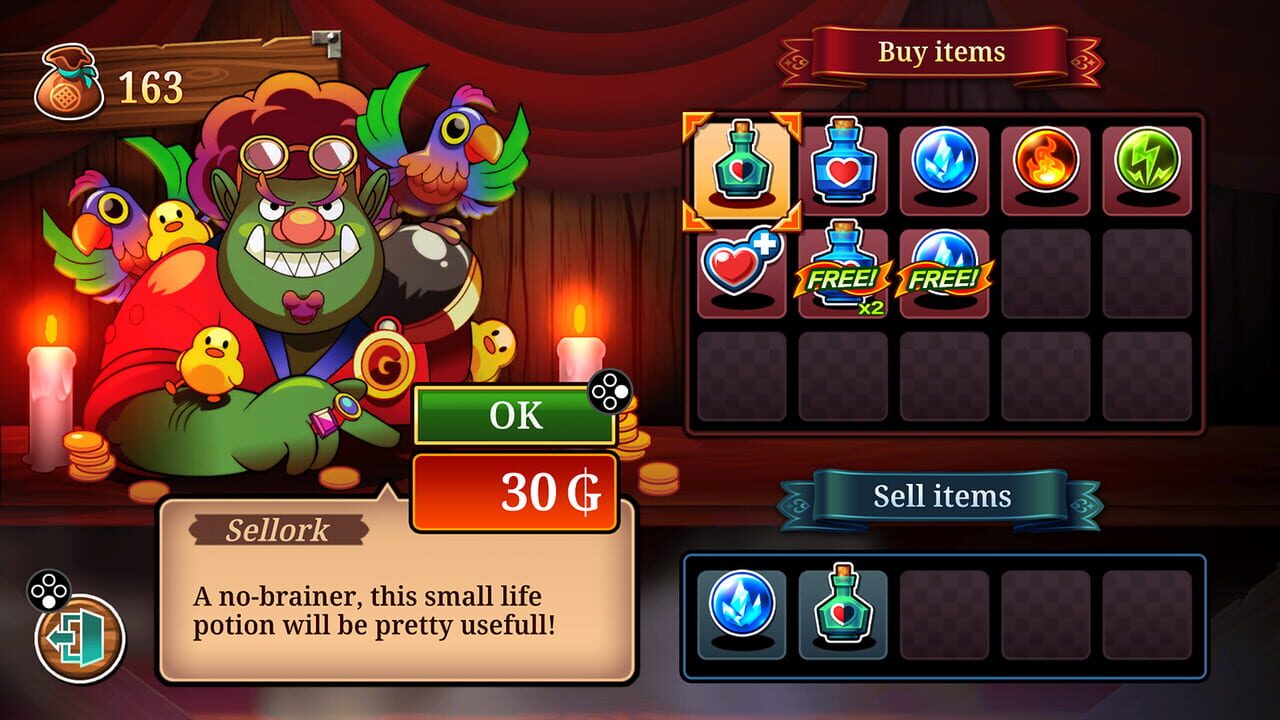Image resolution: width=1280 pixels, height=720 pixels.
Task: Click the Sell items banner
Action: [942, 495]
